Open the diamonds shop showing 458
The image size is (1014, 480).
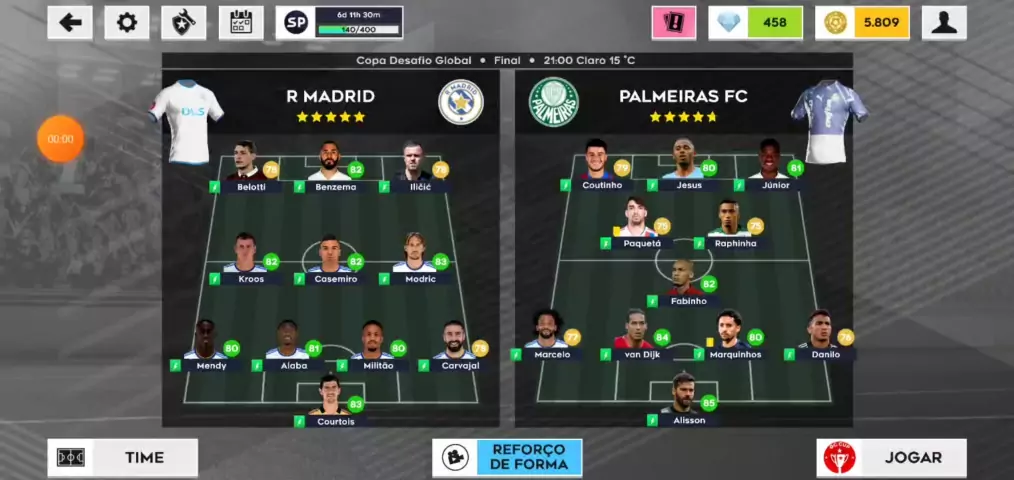tap(756, 22)
